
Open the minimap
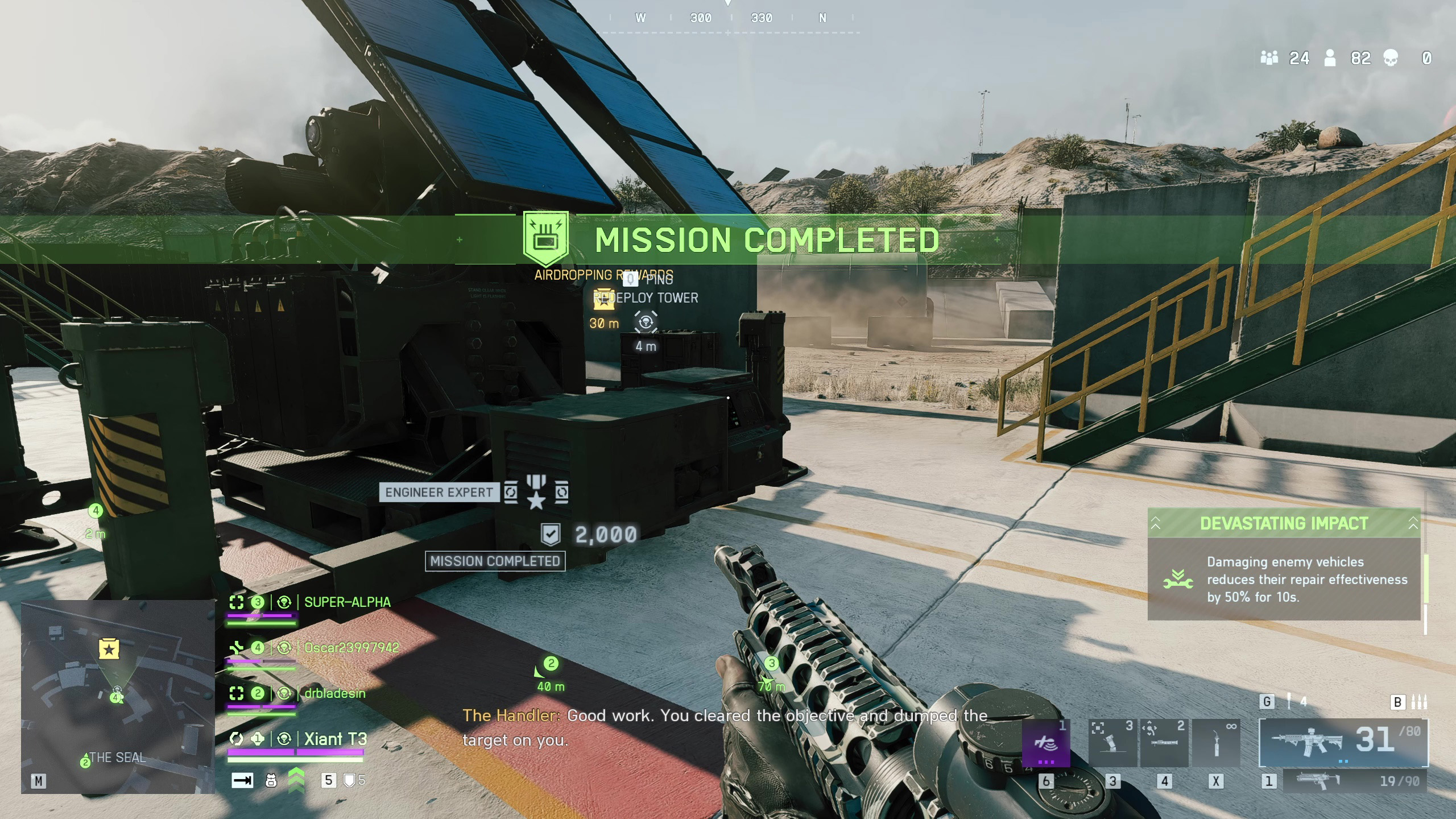coord(118,696)
